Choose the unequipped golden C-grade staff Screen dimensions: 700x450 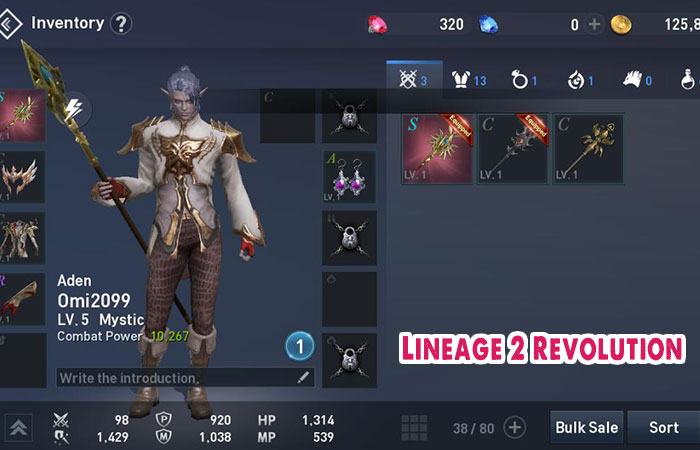coord(588,148)
